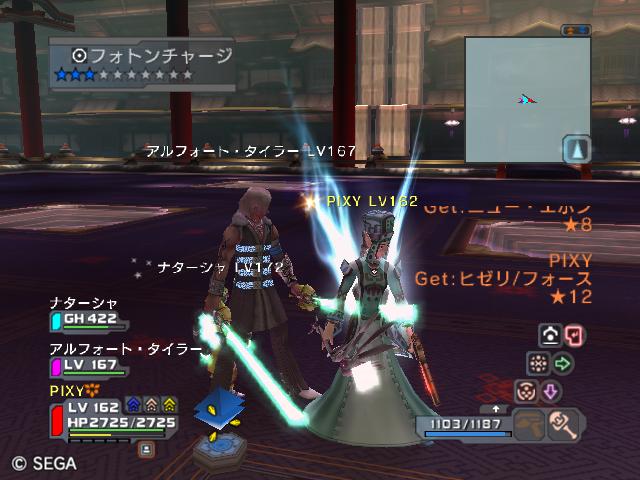Click the white house-shaped palette icon
This screenshot has width=640, height=480.
pos(551,335)
